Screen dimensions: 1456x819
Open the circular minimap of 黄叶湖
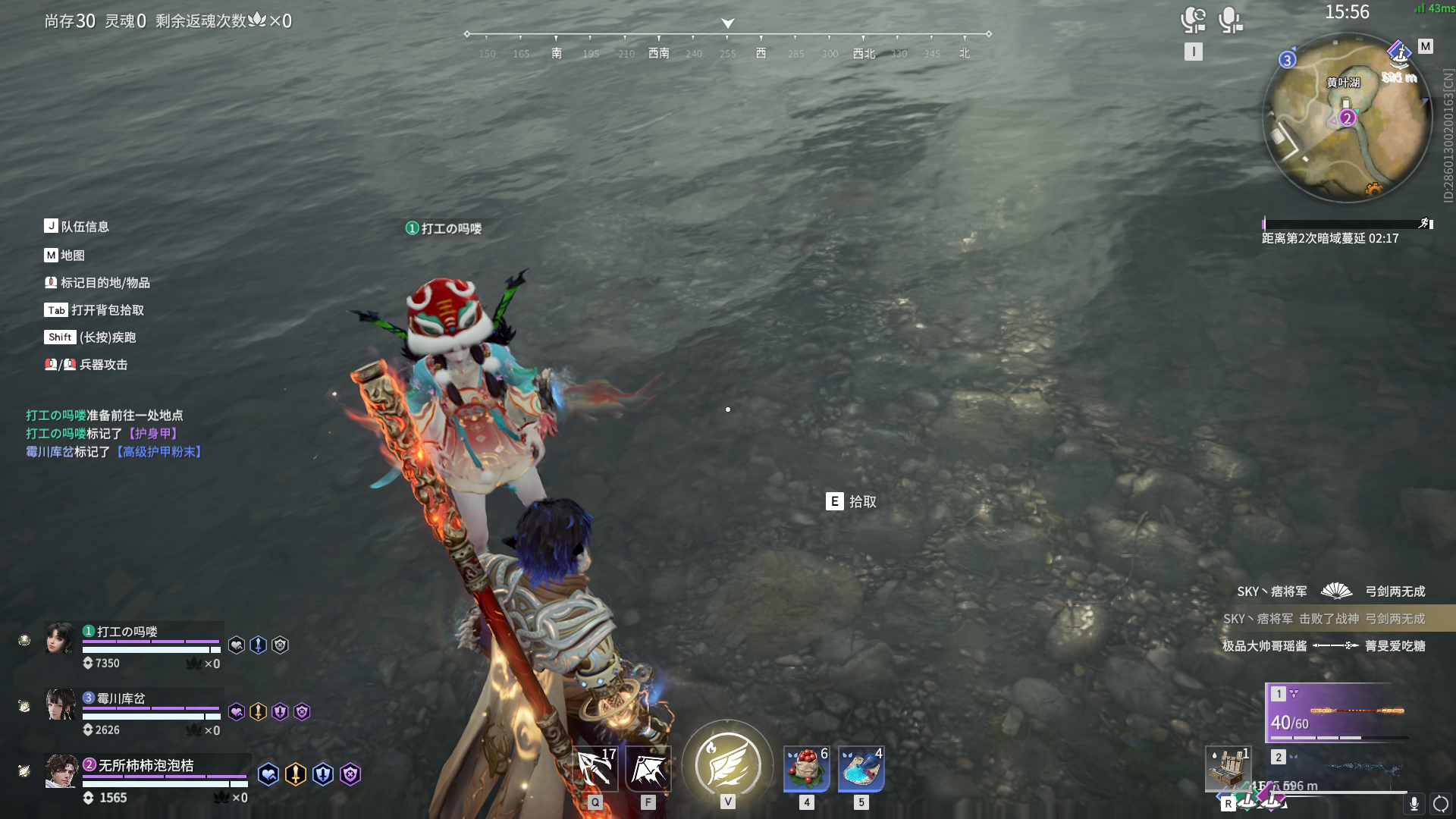1347,119
